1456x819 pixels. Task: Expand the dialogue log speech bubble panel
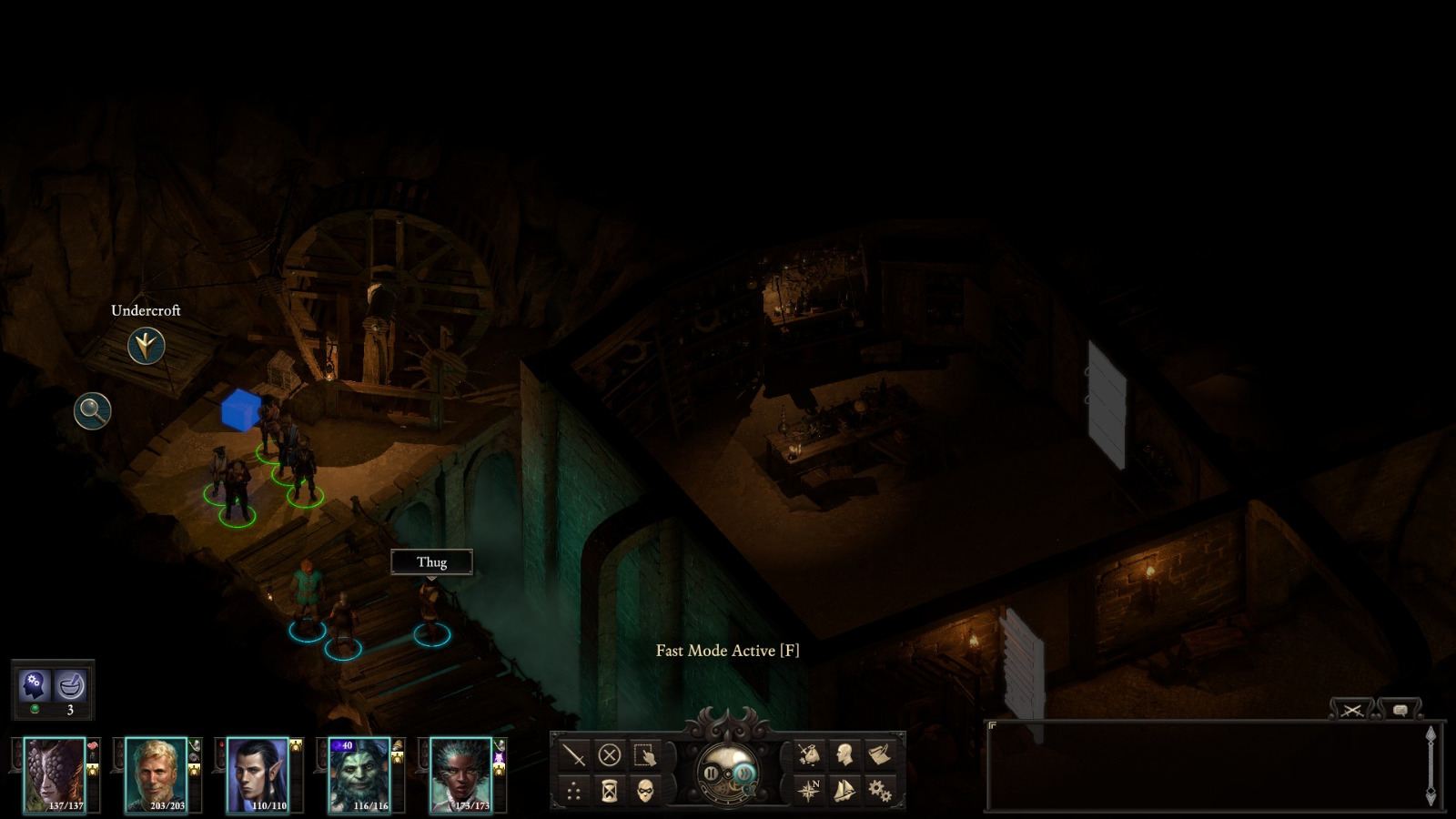(x=1400, y=709)
